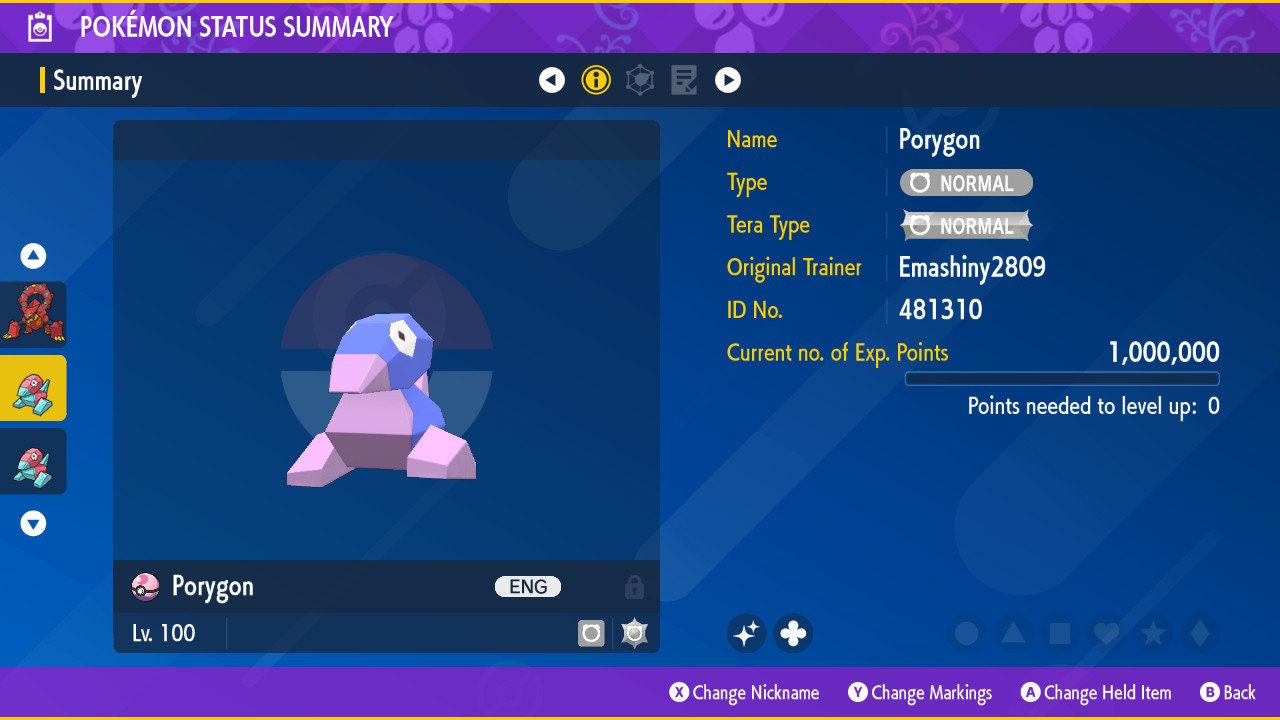This screenshot has height=720, width=1280.
Task: Switch to the stats hexagon tab
Action: point(640,80)
